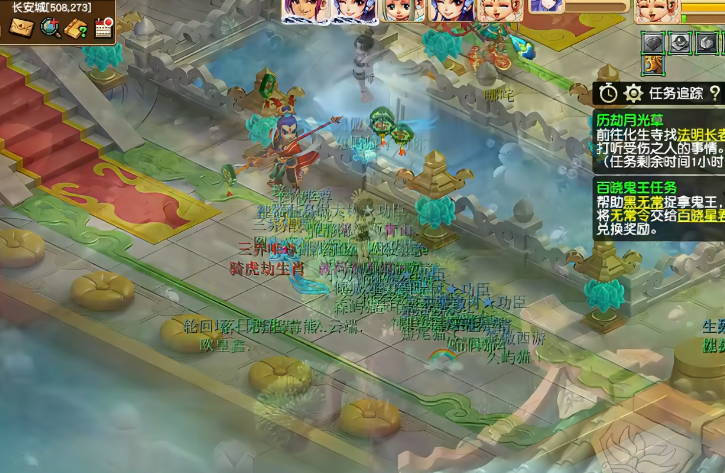Click the clock icon in quest tracker

(x=609, y=93)
